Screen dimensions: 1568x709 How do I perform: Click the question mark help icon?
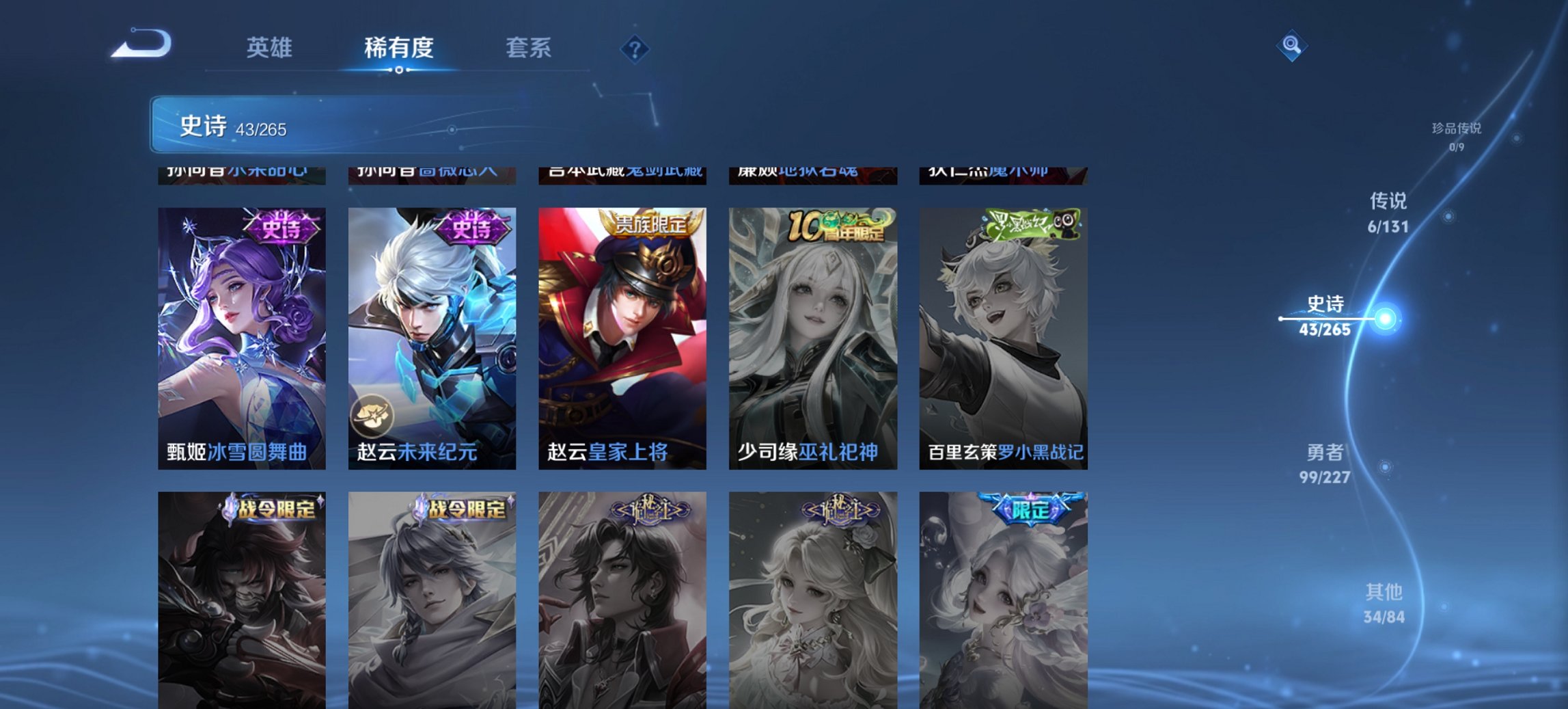point(634,47)
